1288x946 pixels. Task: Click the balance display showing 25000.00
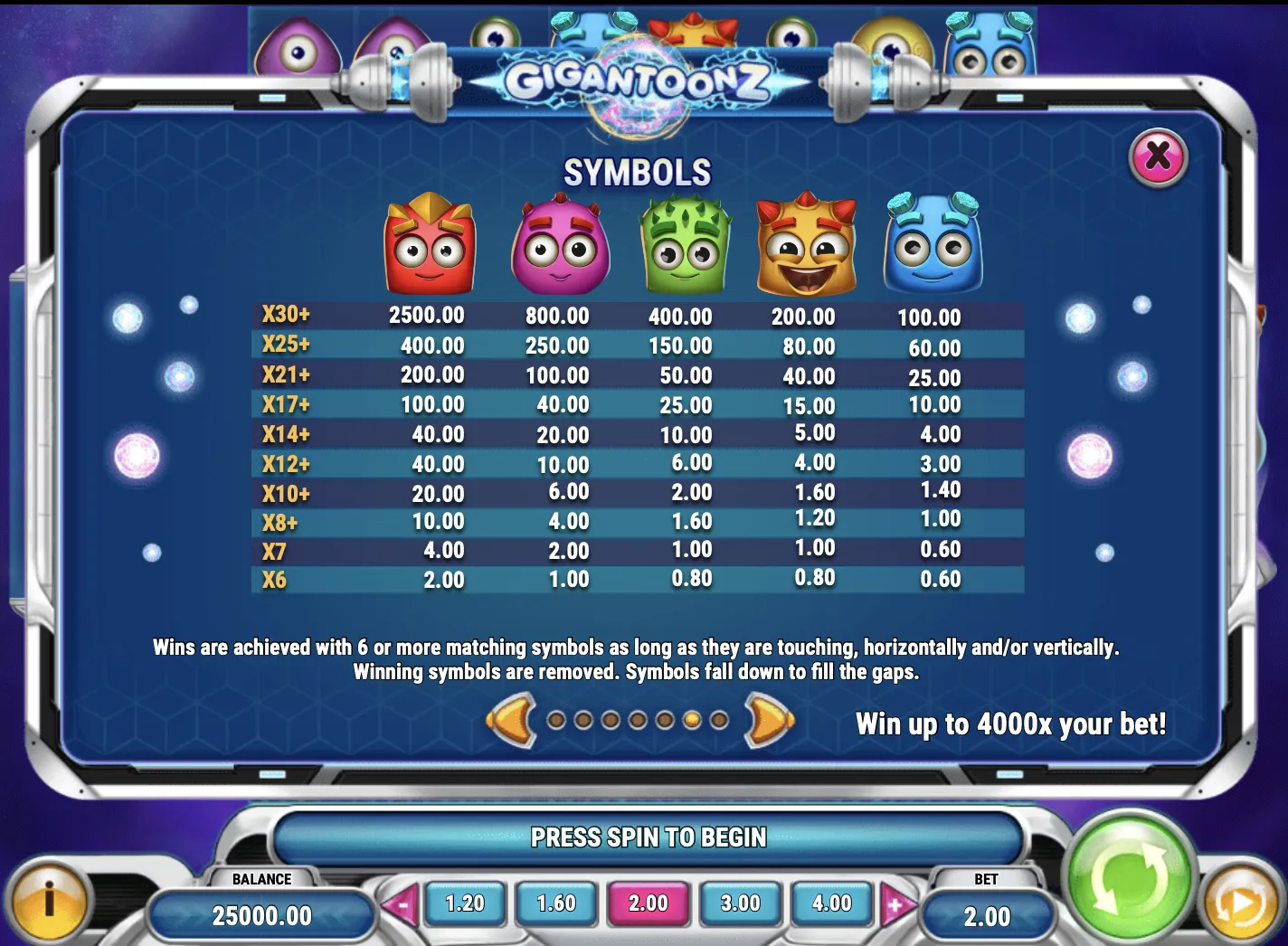(263, 914)
